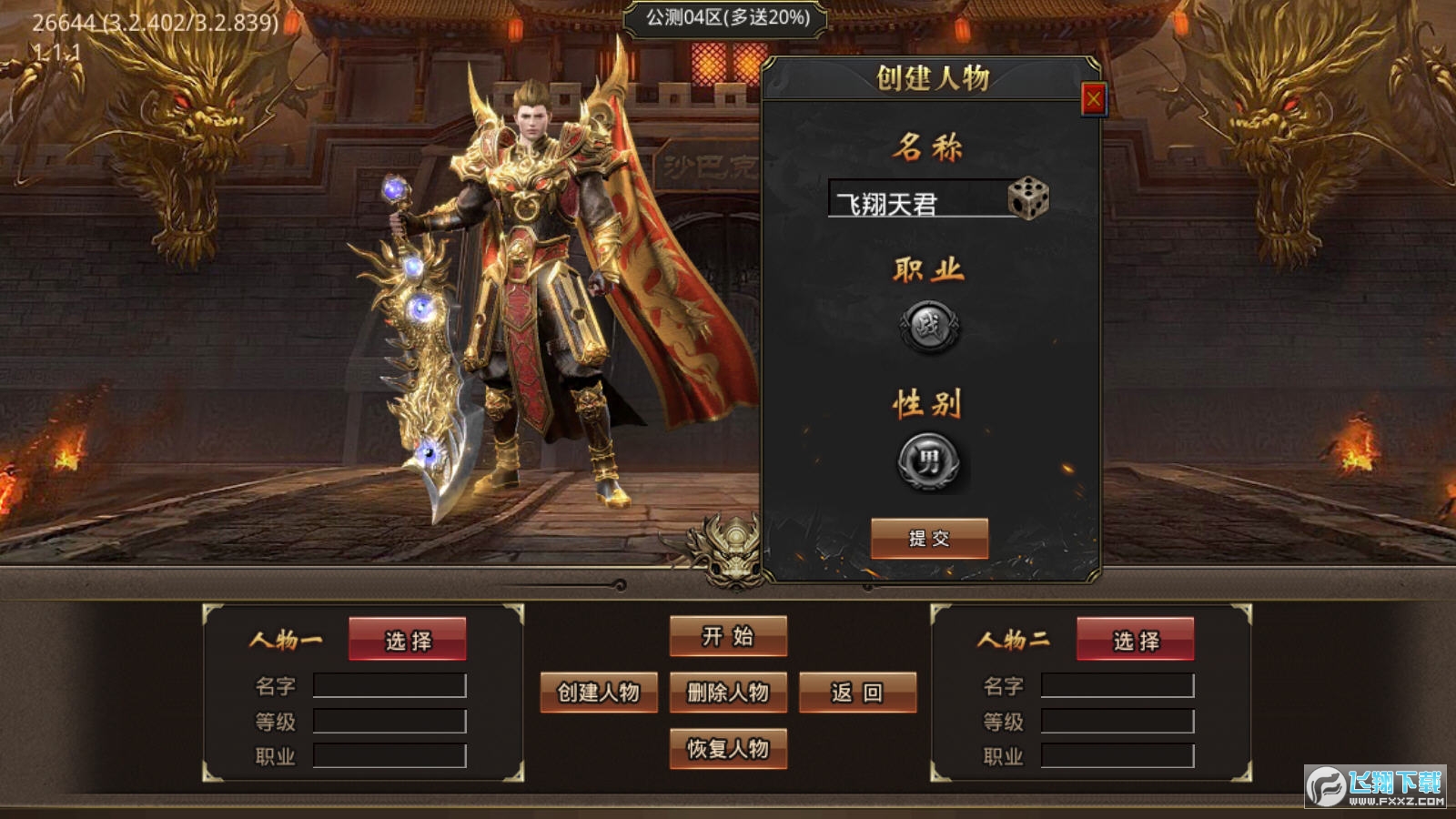The image size is (1456, 819).
Task: Toggle the warrior profession selection
Action: (x=927, y=328)
